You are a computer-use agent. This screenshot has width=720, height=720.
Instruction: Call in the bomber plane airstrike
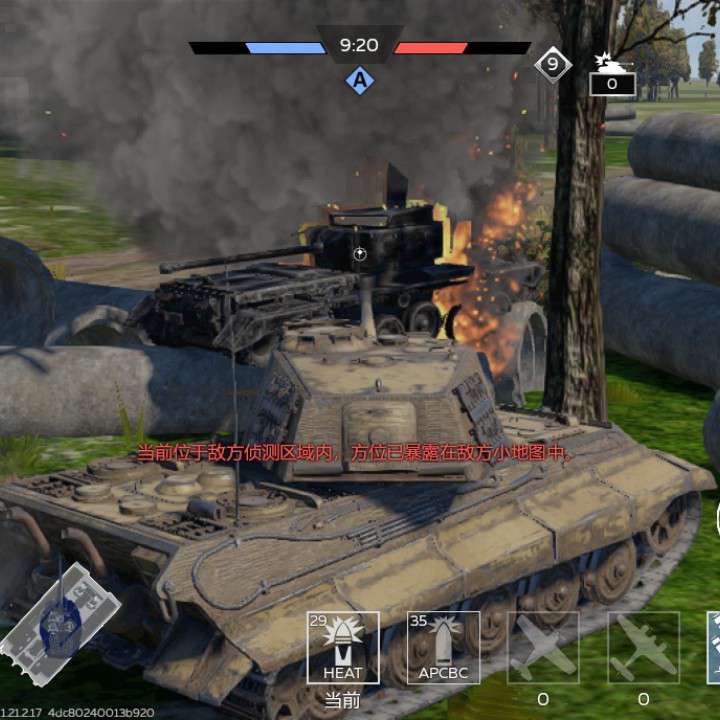[x=643, y=647]
